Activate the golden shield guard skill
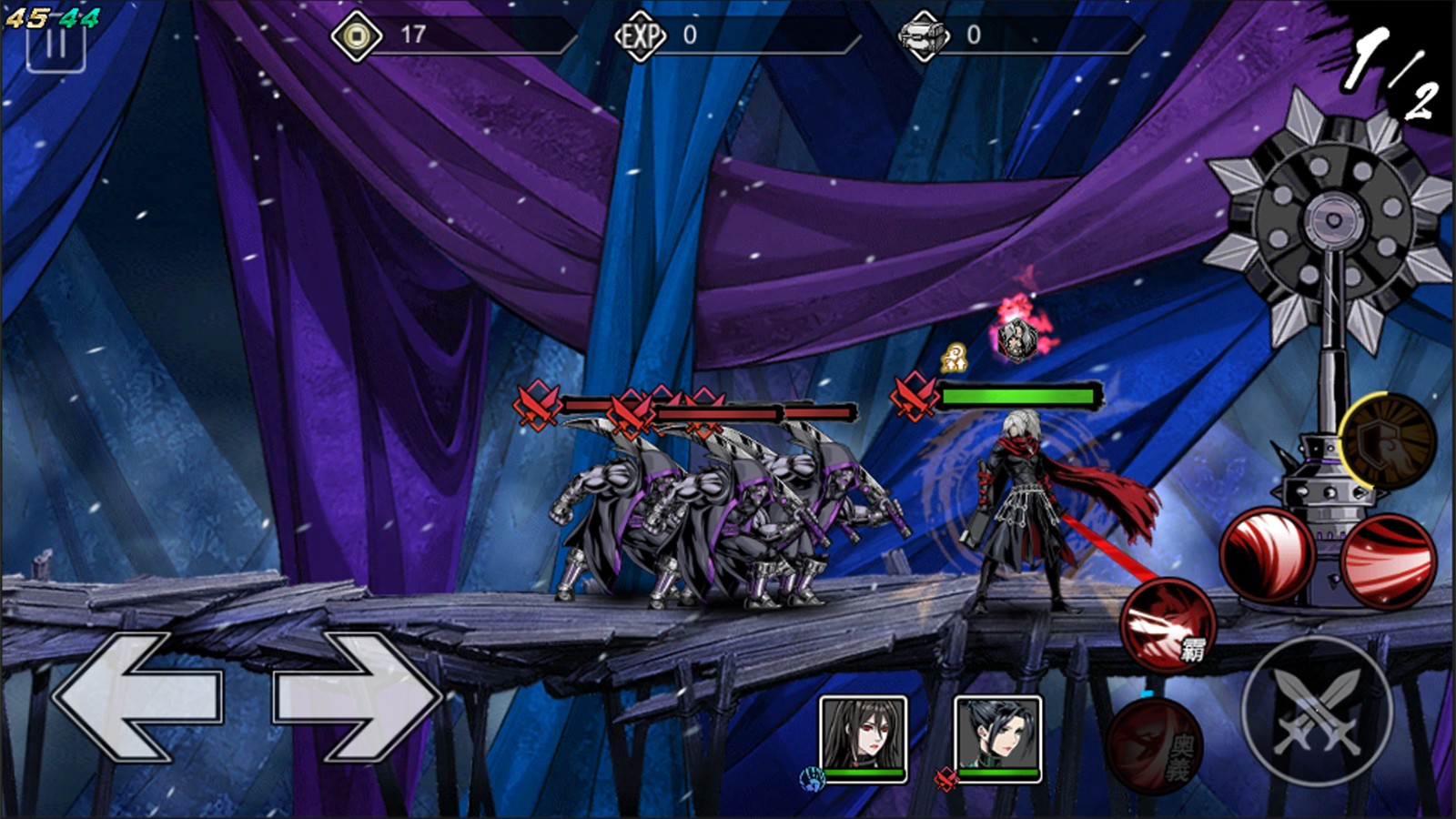Screen dimensions: 1456x819 point(1387,441)
